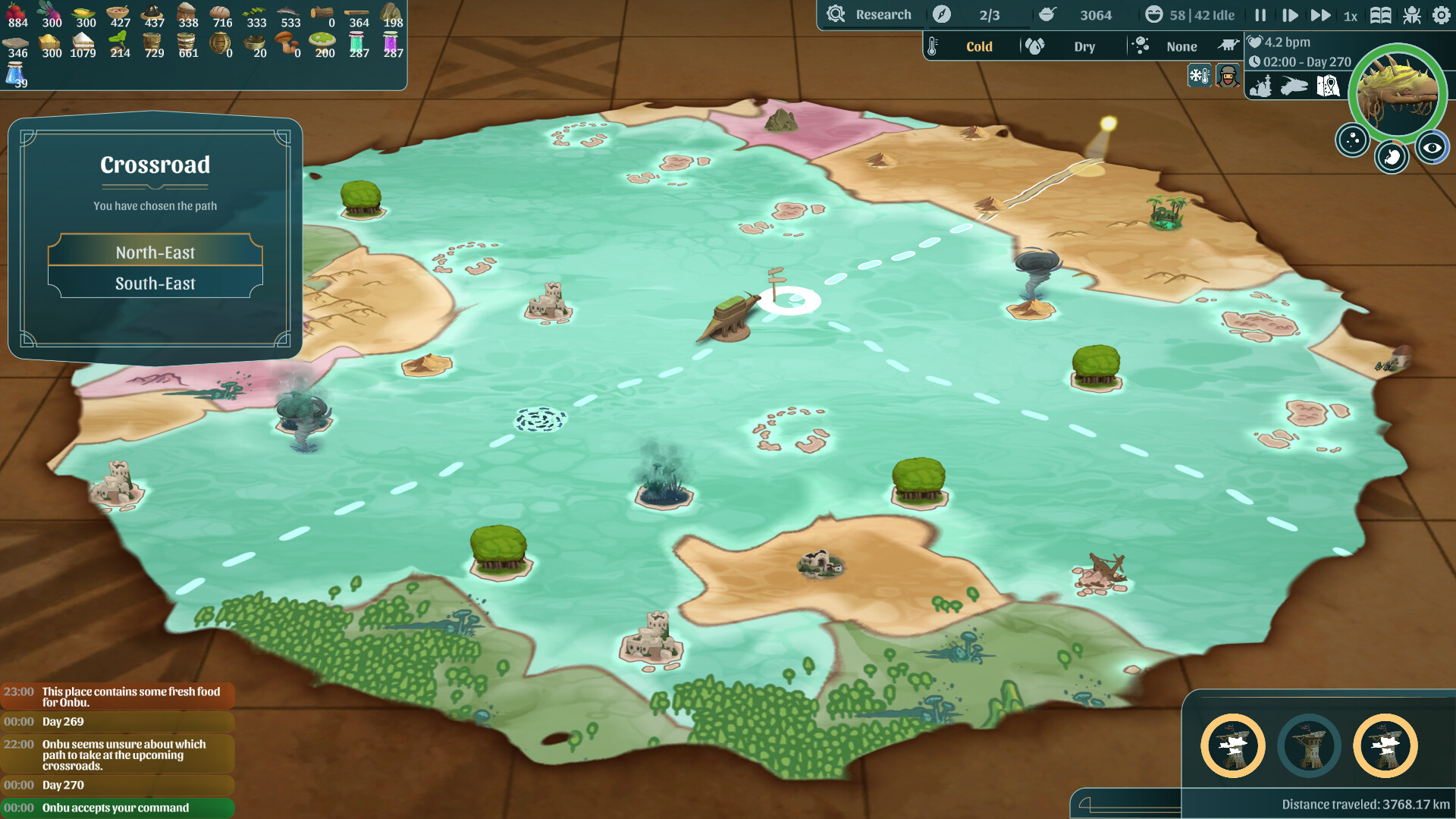Toggle the villager alert badge near the forecast bar
This screenshot has height=819, width=1456.
(1227, 75)
